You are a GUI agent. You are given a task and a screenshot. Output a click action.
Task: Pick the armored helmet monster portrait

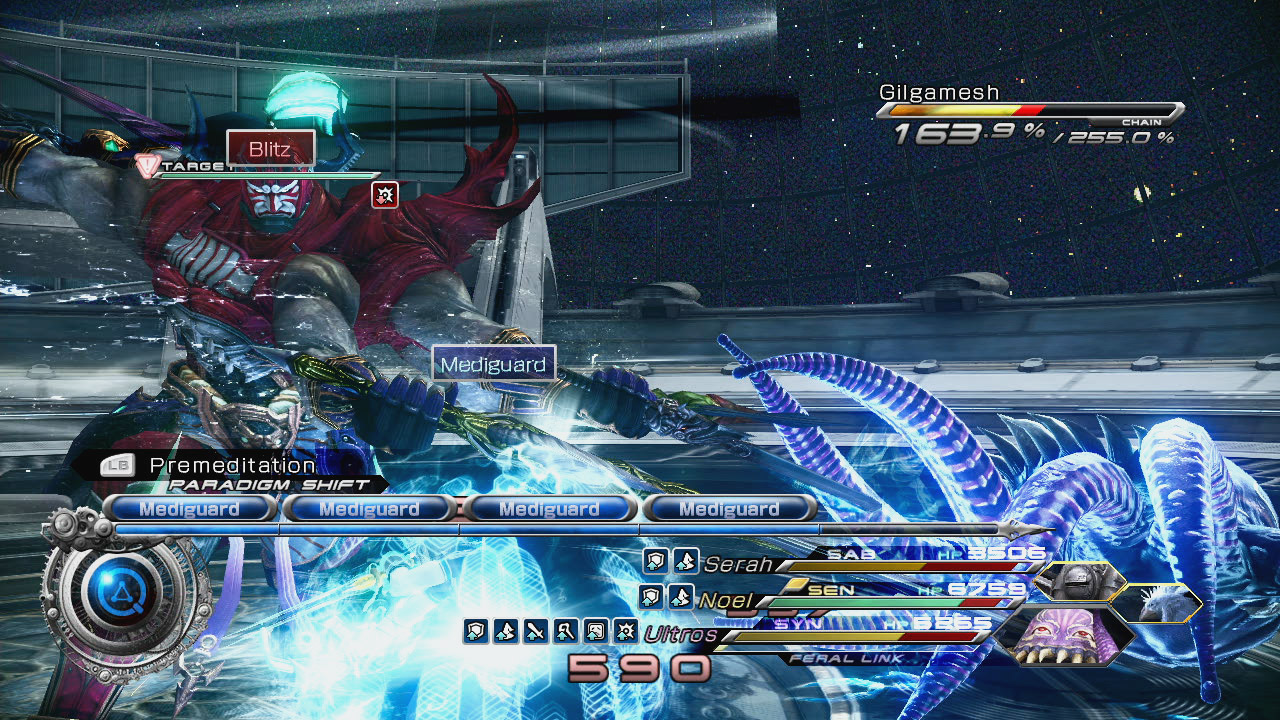(1080, 581)
